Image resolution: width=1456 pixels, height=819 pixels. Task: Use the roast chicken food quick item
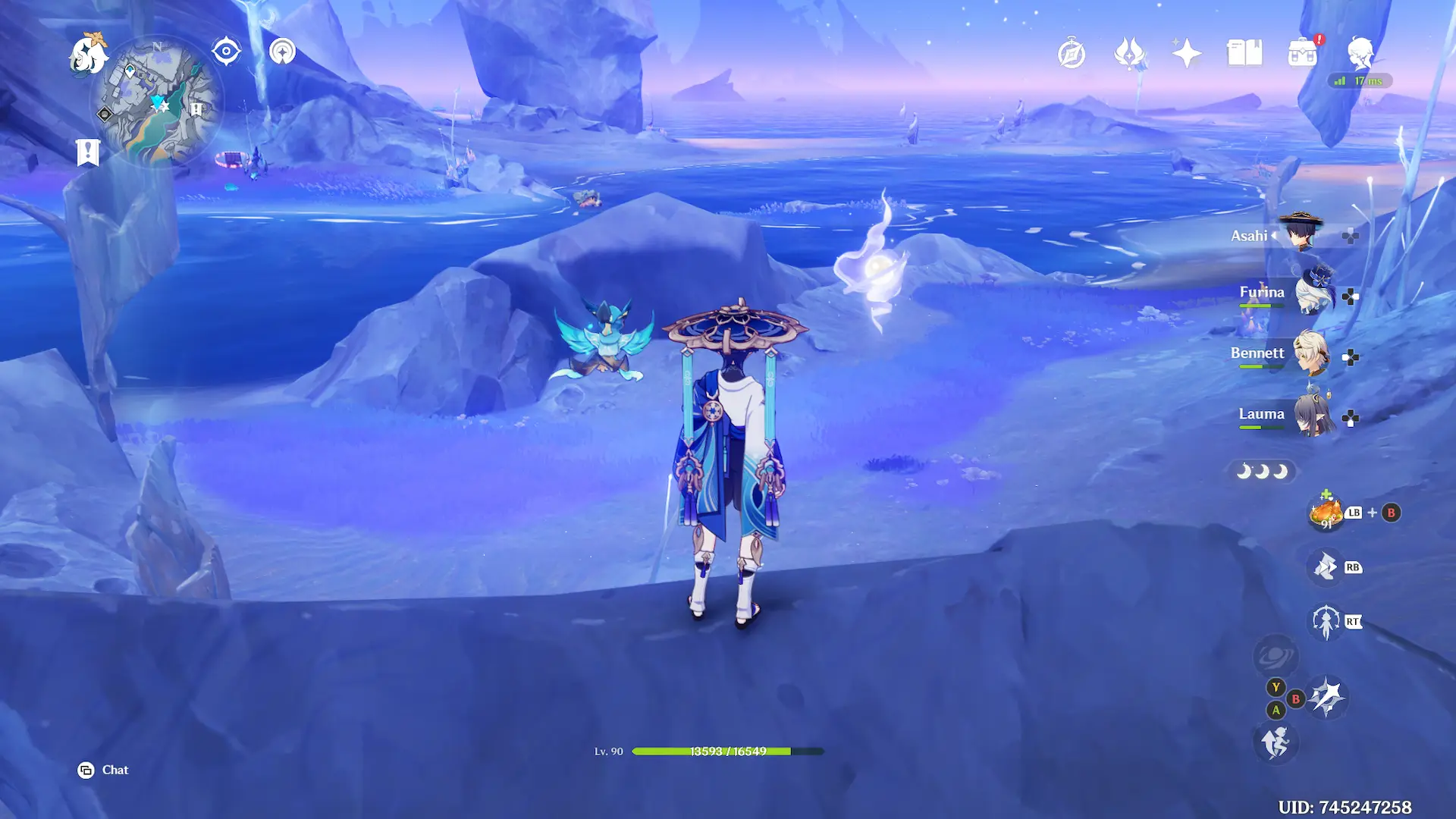[x=1326, y=513]
